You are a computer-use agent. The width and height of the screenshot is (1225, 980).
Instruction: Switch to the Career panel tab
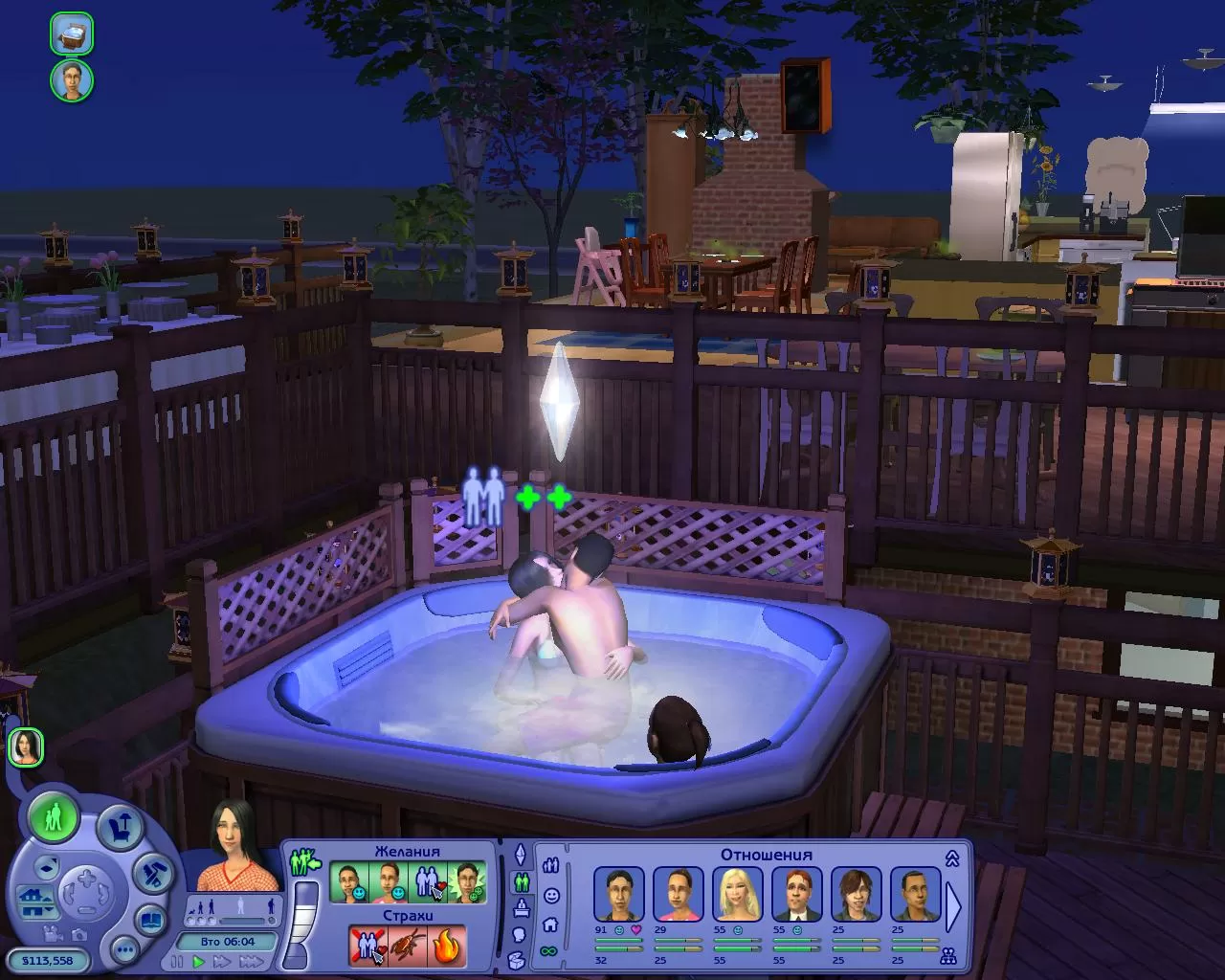[523, 907]
